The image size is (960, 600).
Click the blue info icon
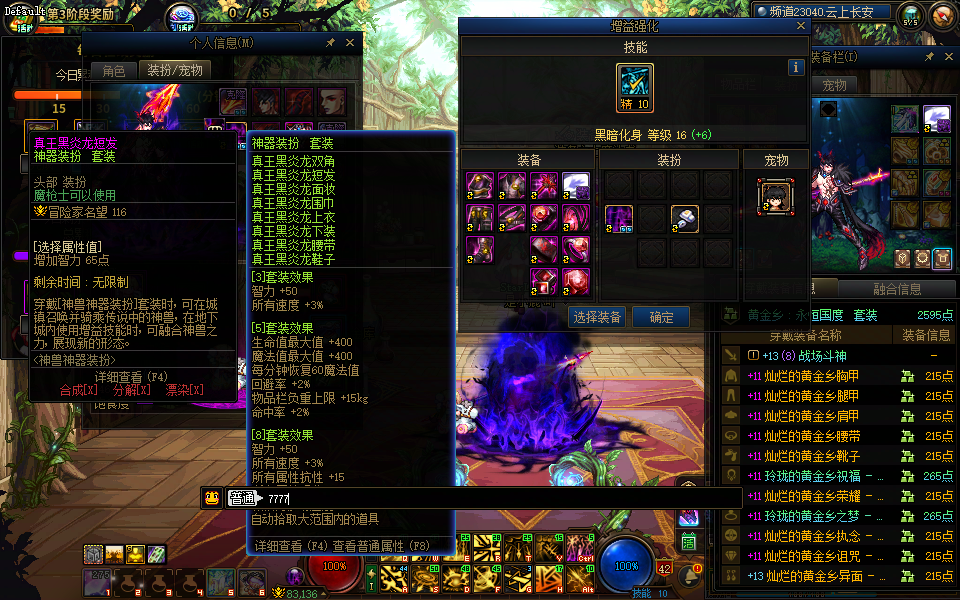pyautogui.click(x=796, y=67)
